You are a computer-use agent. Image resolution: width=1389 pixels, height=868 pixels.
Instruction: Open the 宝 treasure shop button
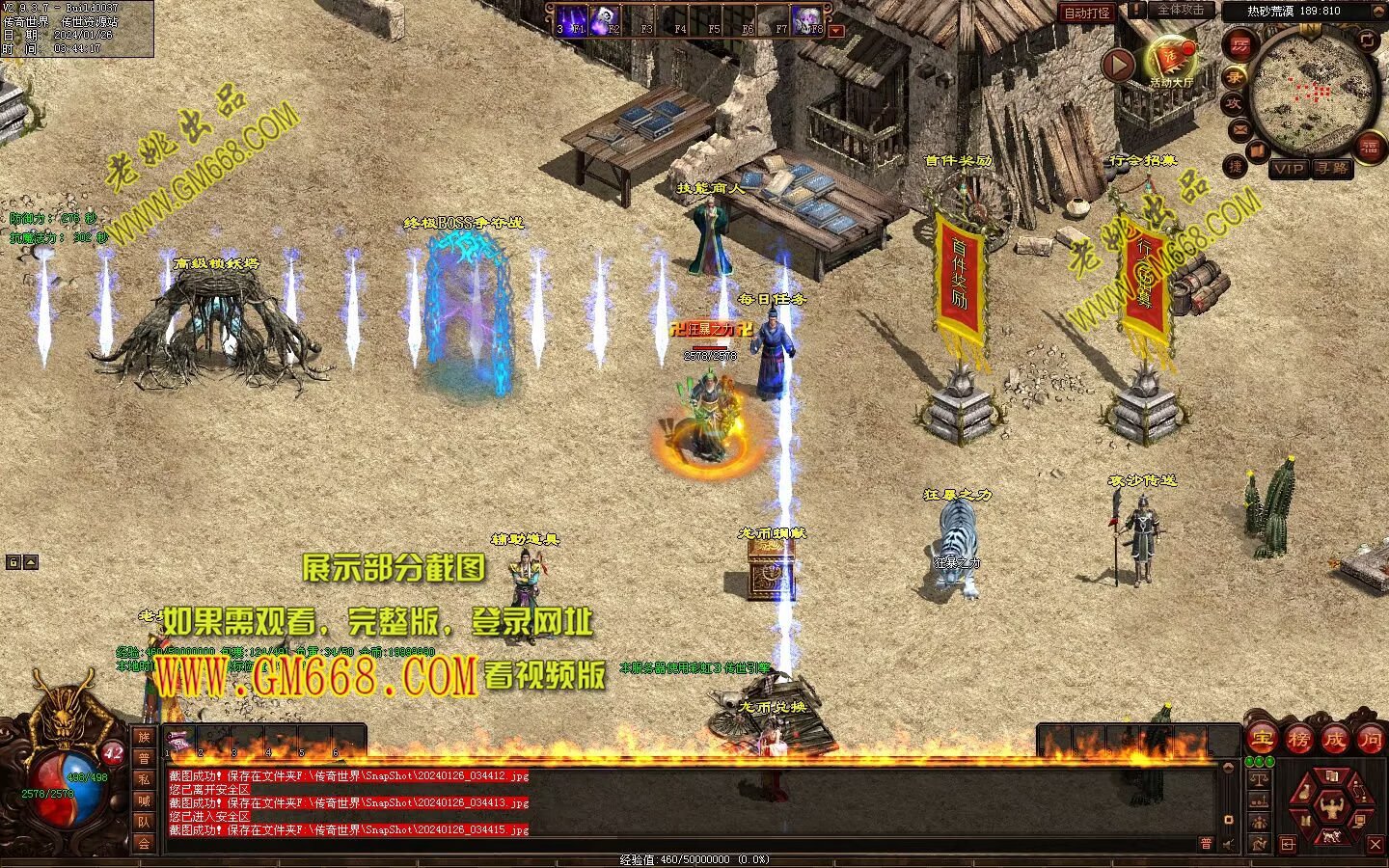click(x=1262, y=740)
